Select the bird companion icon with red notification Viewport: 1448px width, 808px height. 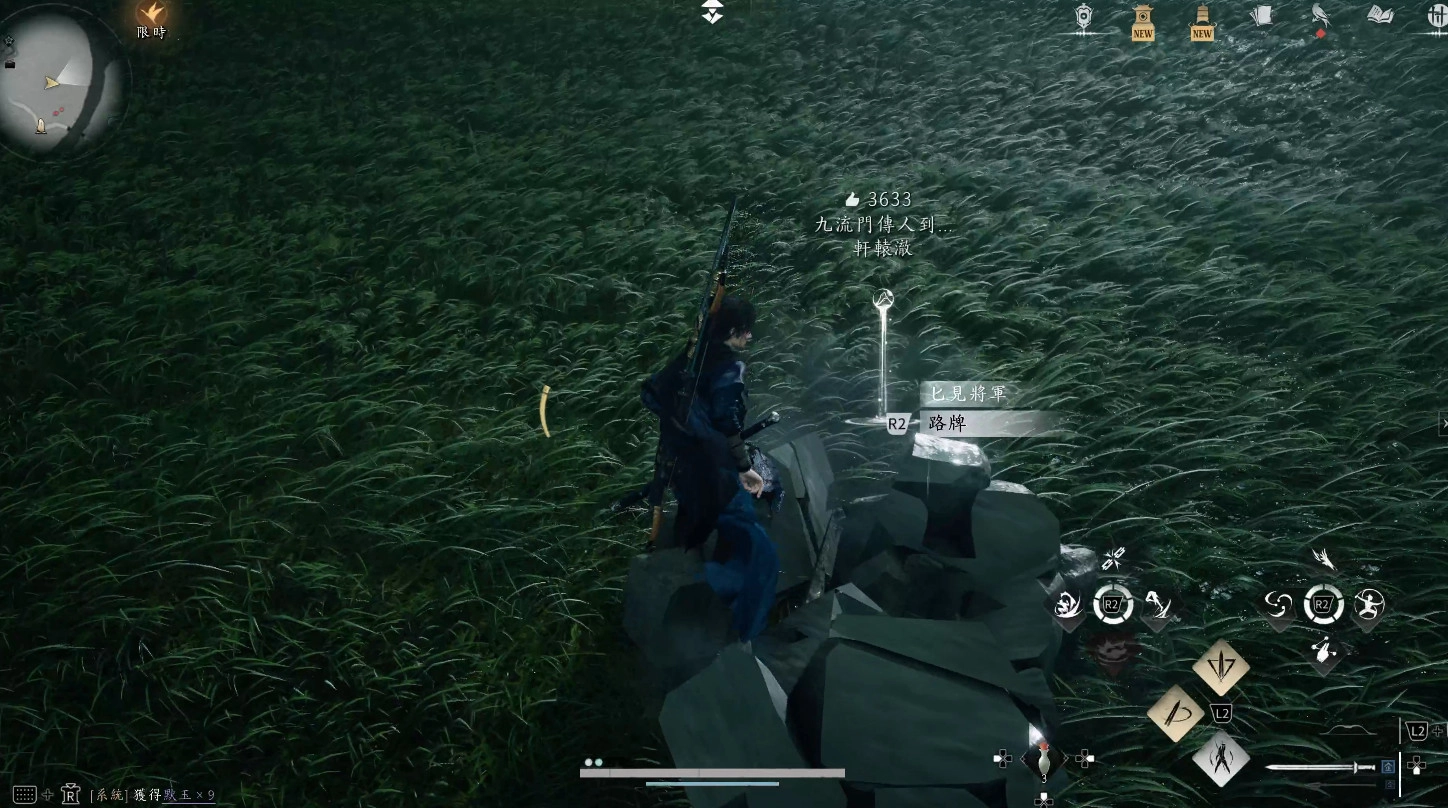point(1319,14)
